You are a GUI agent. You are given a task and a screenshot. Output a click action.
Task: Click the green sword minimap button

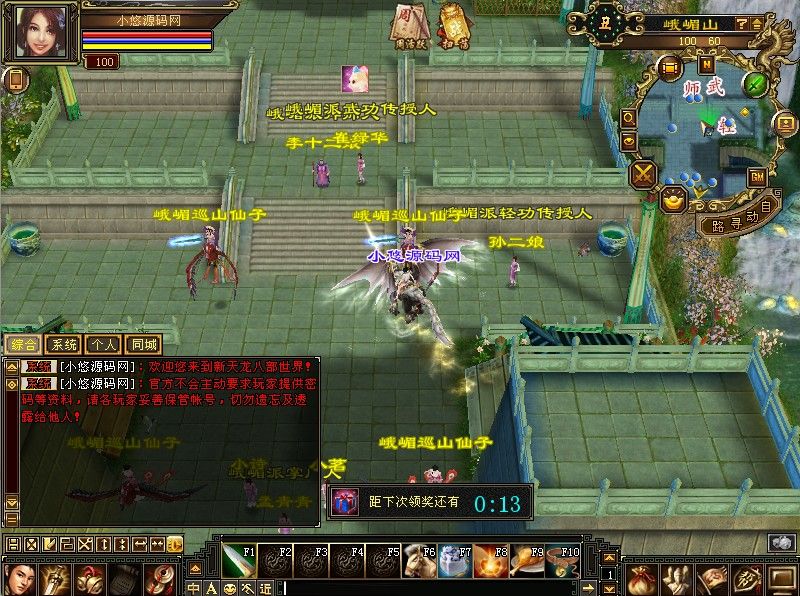755,83
